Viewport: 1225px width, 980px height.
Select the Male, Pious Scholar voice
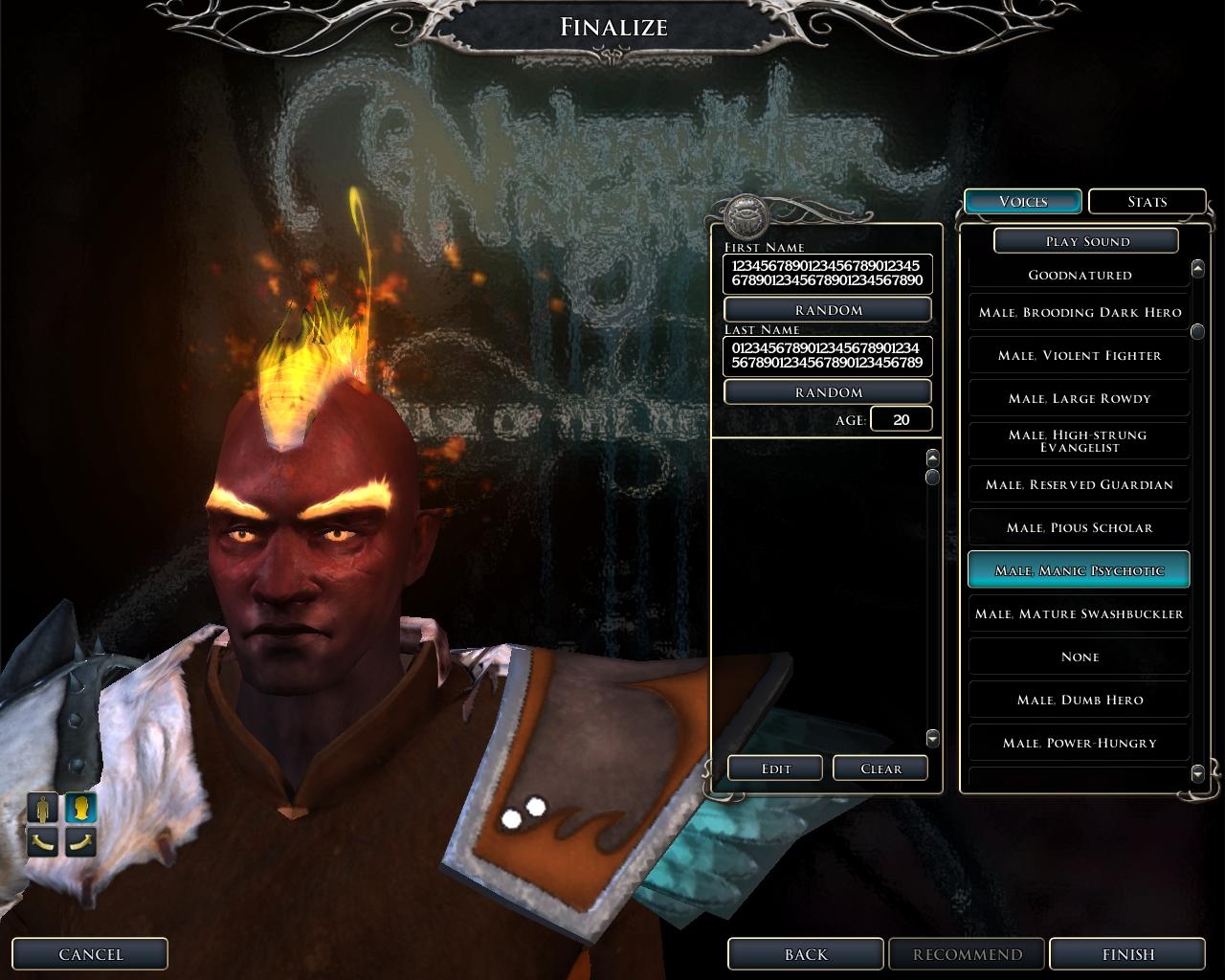pyautogui.click(x=1079, y=528)
